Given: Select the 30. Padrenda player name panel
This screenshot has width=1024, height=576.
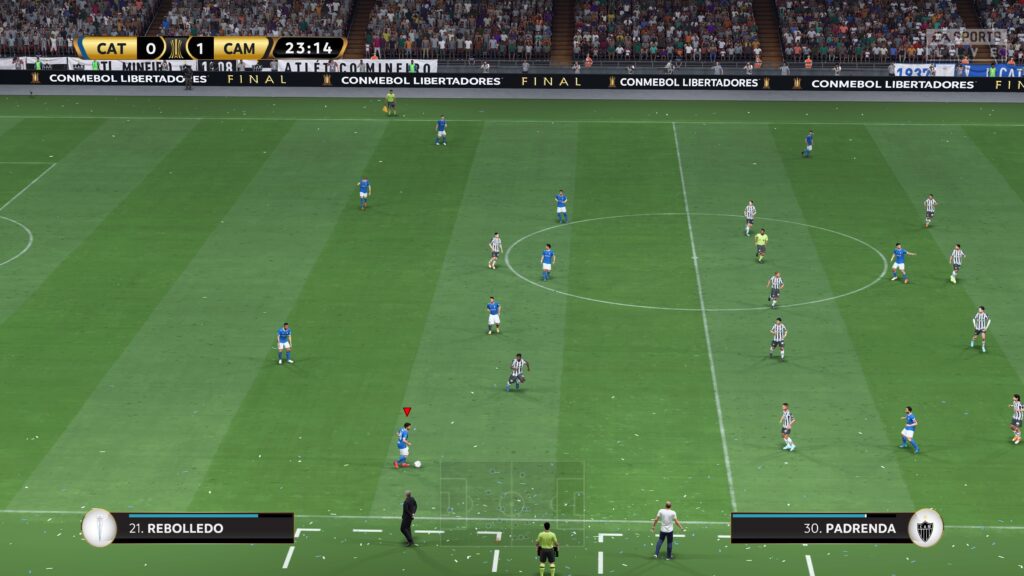Looking at the screenshot, I should point(820,528).
